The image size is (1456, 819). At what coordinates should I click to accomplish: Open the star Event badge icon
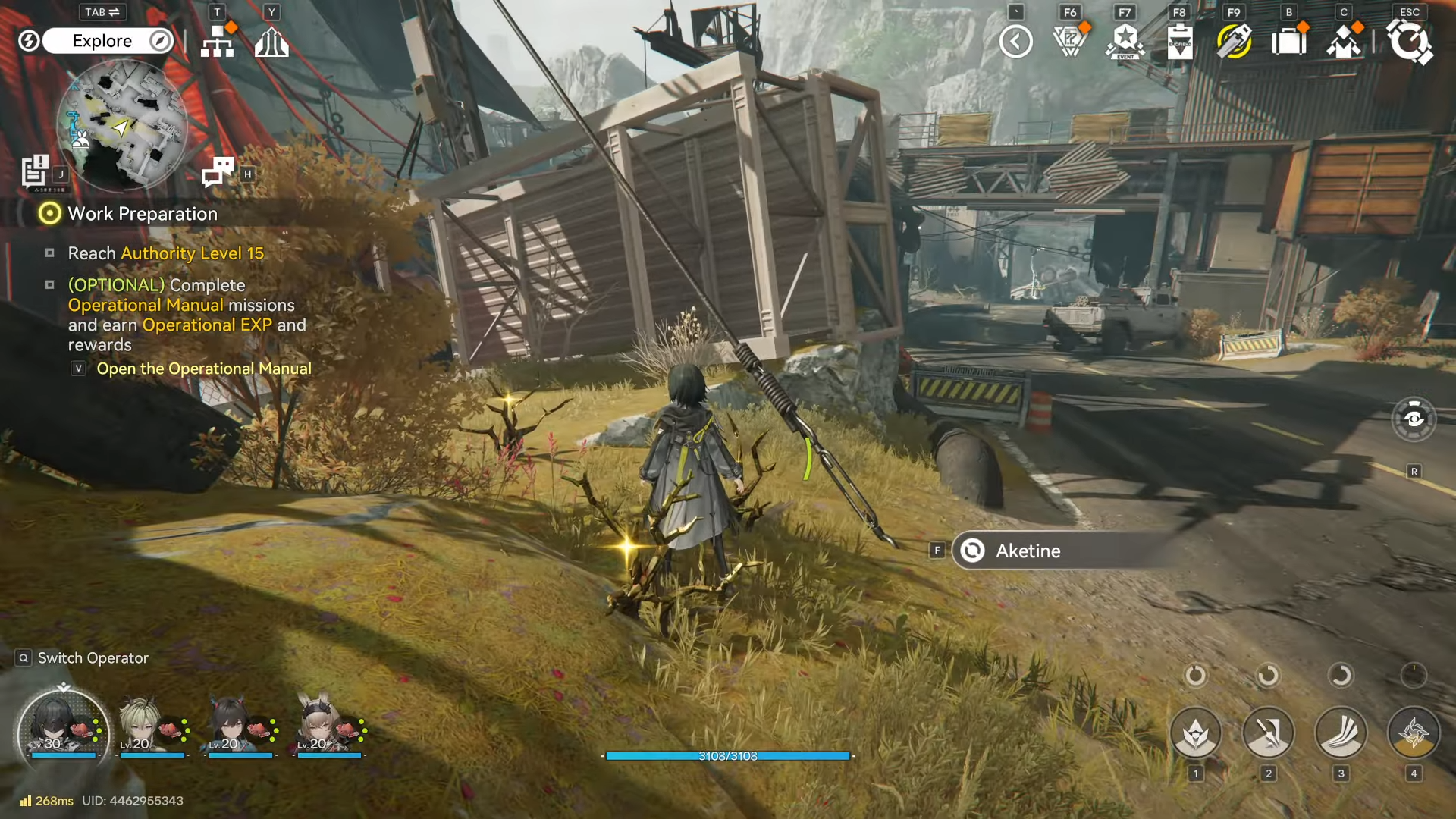click(x=1125, y=42)
